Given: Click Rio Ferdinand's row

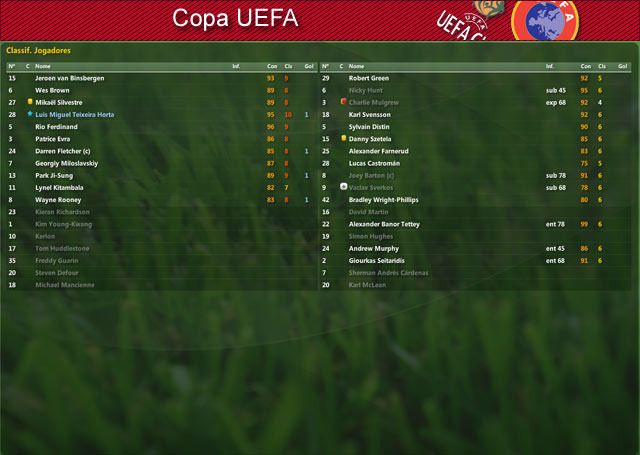Looking at the screenshot, I should click(56, 127).
